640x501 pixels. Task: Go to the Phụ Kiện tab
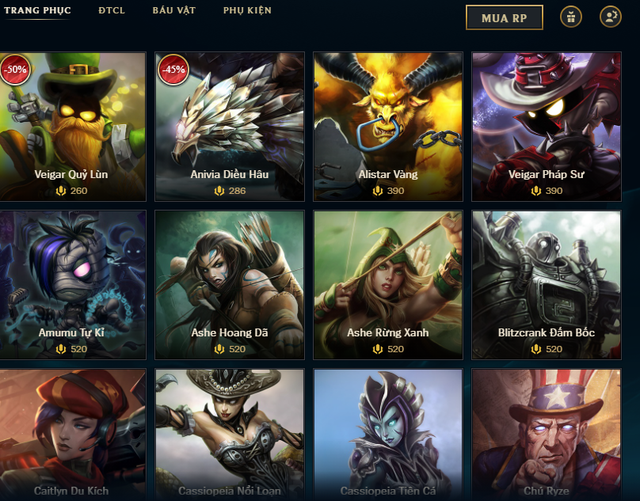pyautogui.click(x=247, y=11)
